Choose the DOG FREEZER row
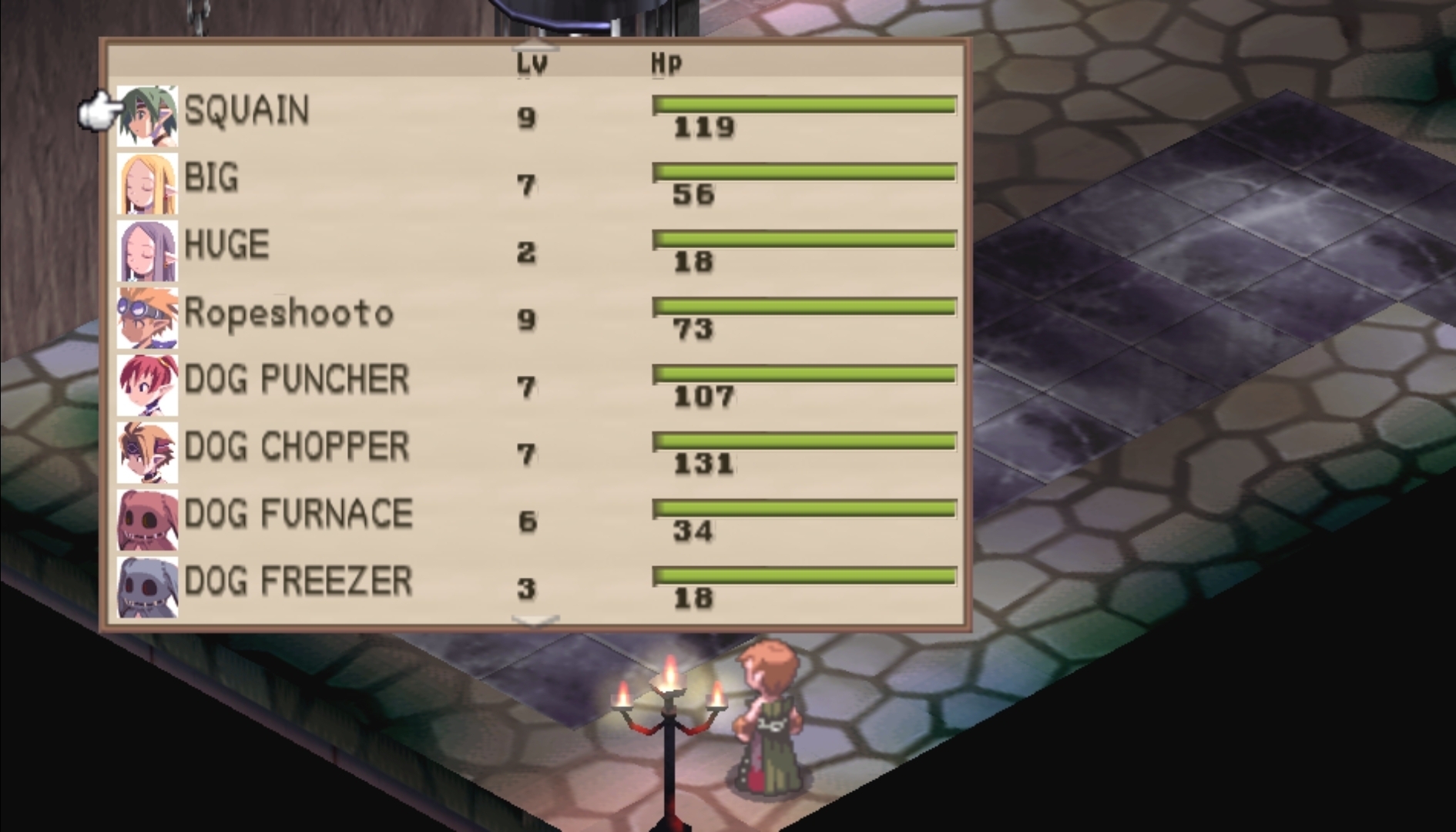This screenshot has height=832, width=1456. click(298, 582)
